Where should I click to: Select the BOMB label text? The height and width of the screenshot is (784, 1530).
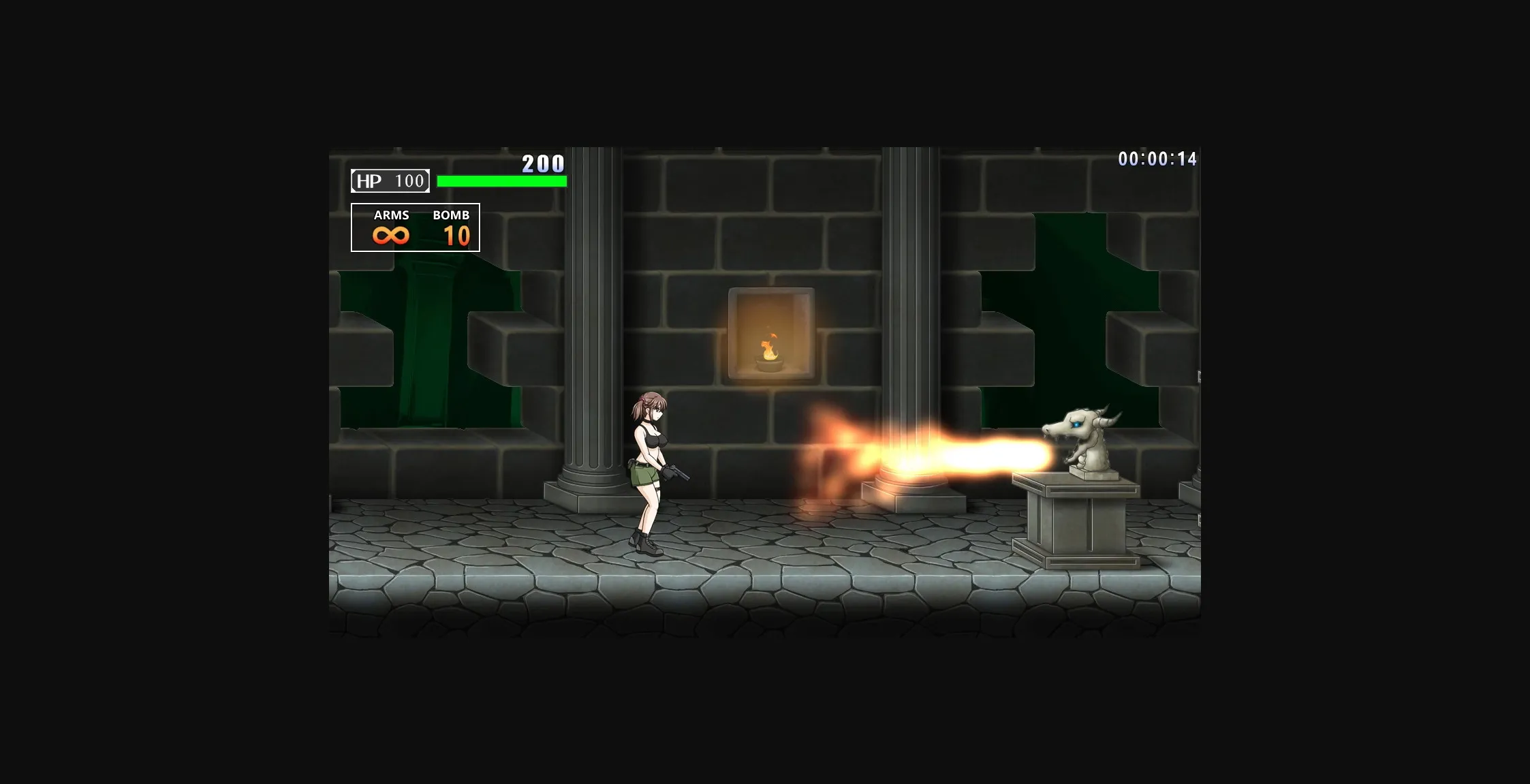coord(452,215)
